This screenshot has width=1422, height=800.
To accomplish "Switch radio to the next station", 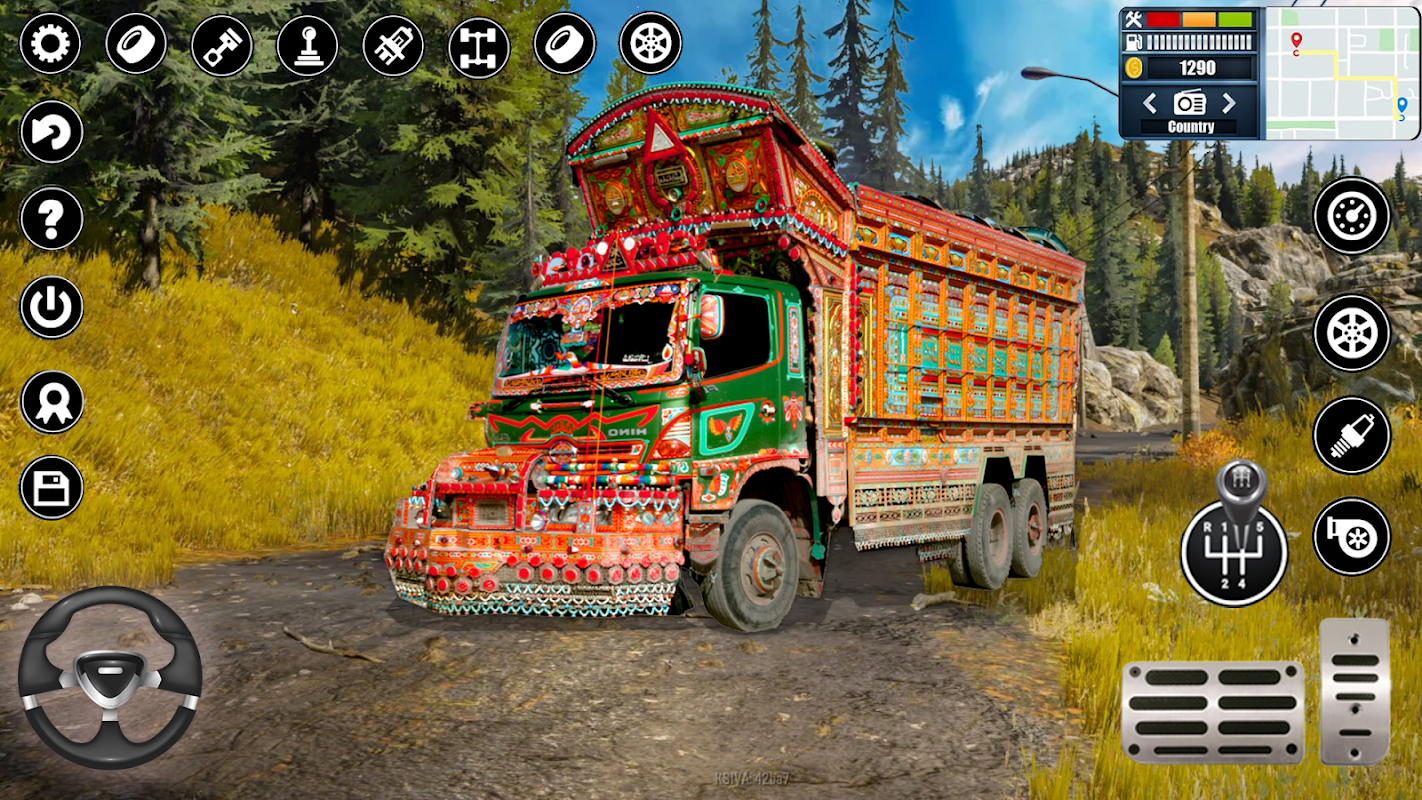I will [x=1229, y=102].
